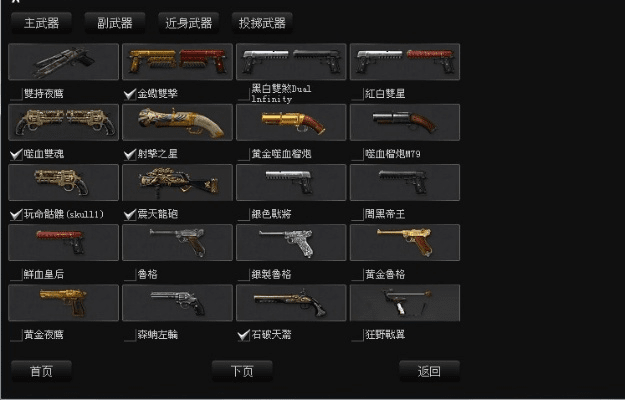Pick the 黃金夜鷹 golden pistol thumbnail
Screen dimensions: 625x400
click(63, 302)
